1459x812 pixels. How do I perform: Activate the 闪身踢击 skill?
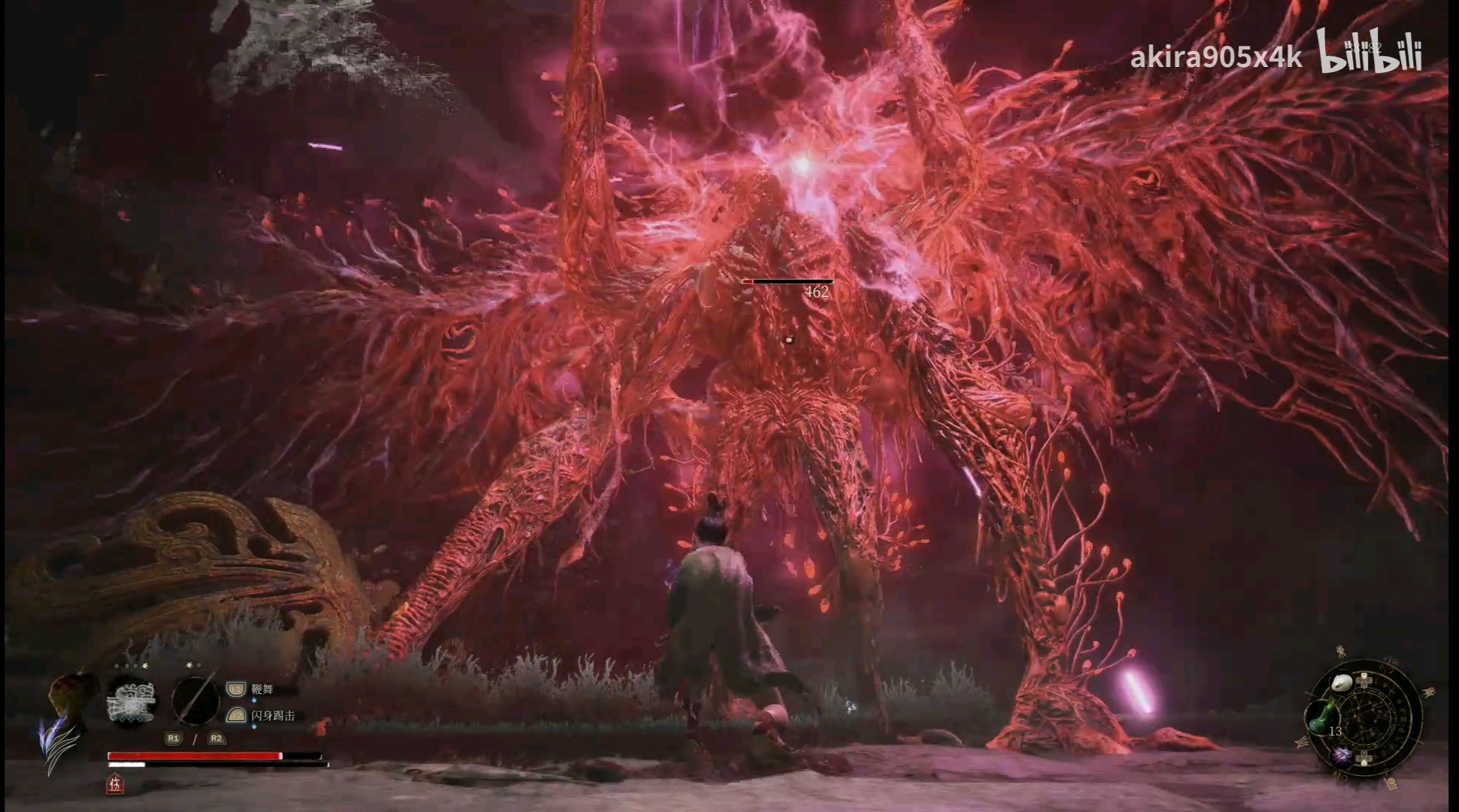tap(272, 716)
